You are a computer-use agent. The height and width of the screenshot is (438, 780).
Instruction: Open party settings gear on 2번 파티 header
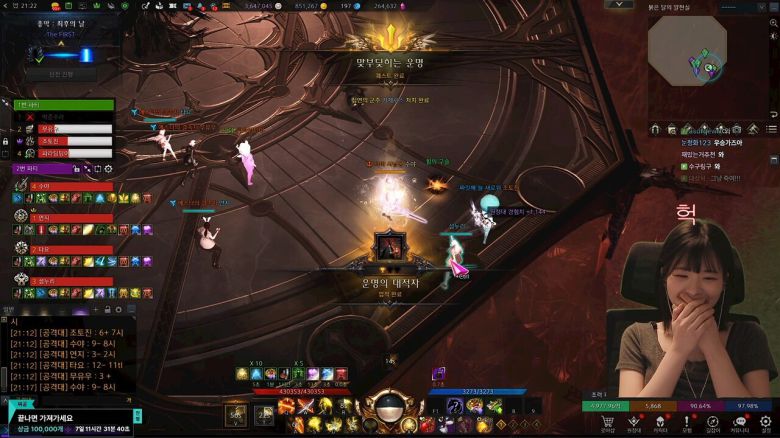coord(109,169)
